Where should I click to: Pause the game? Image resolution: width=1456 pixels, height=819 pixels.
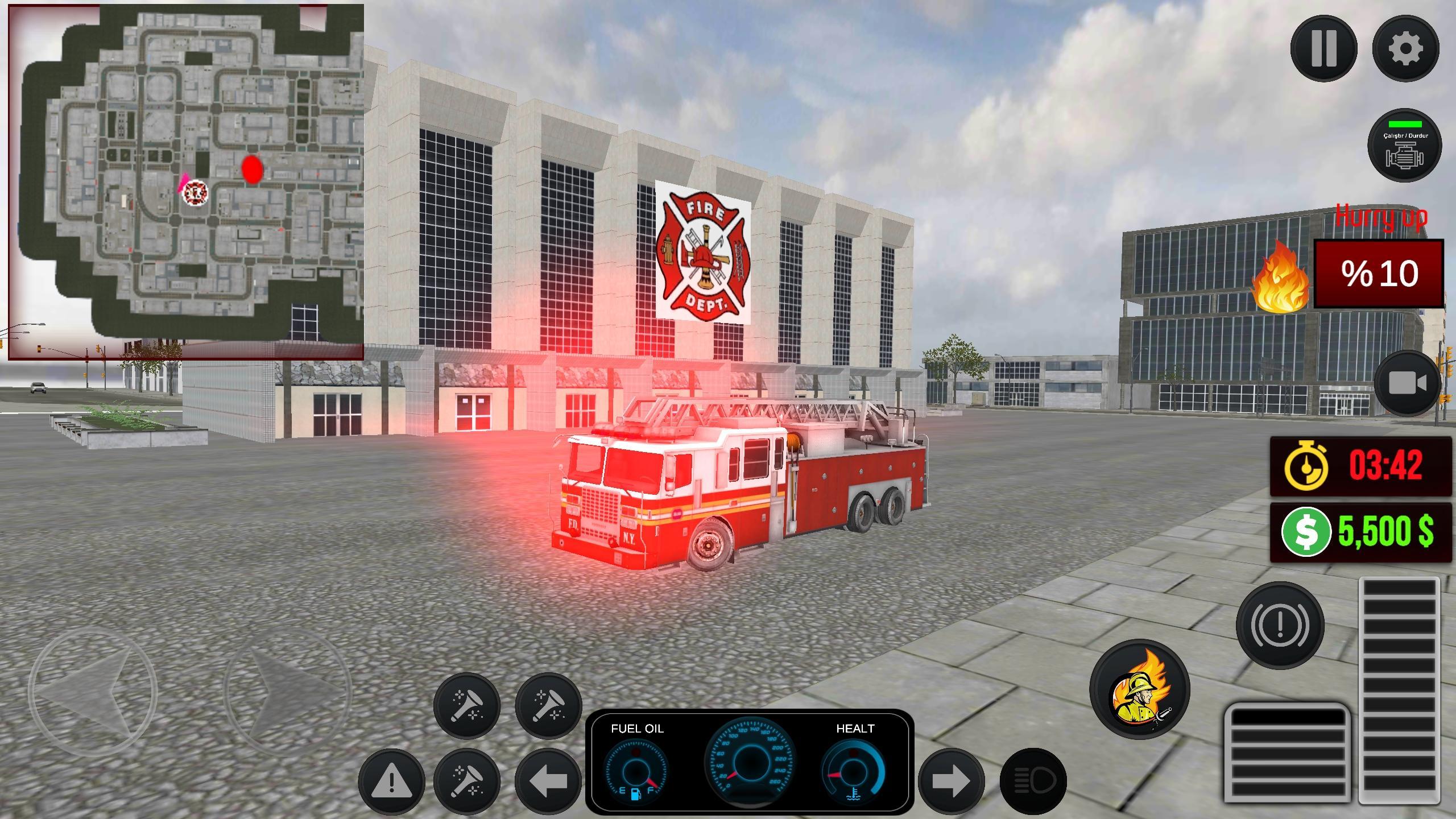(x=1323, y=49)
